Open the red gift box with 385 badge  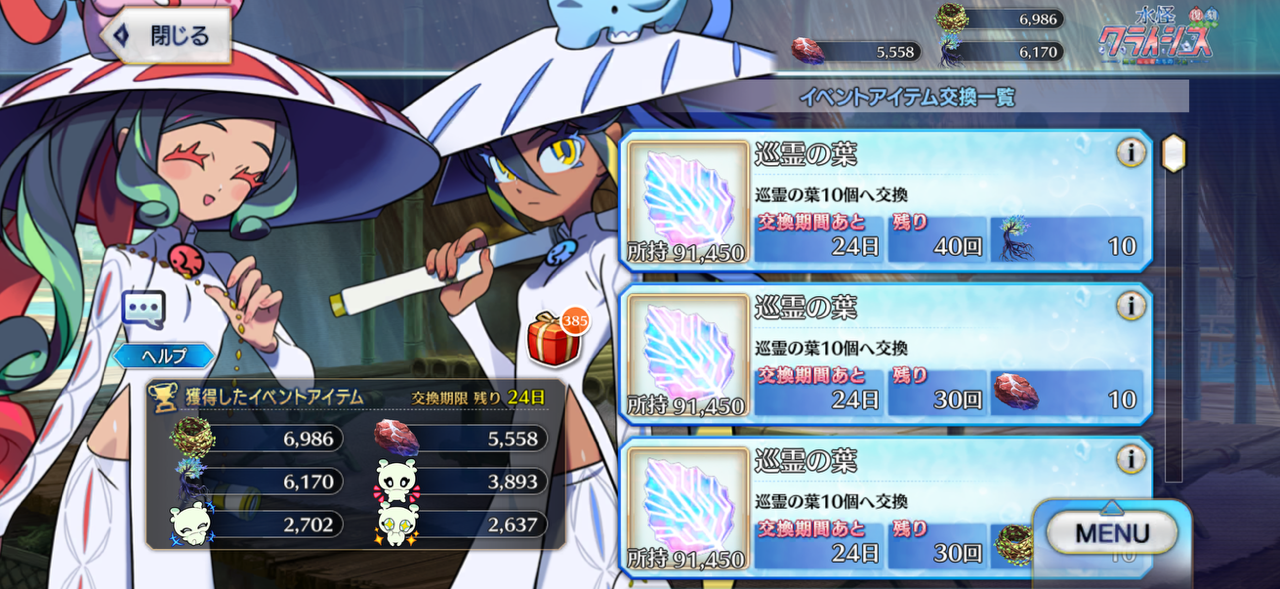[x=553, y=340]
